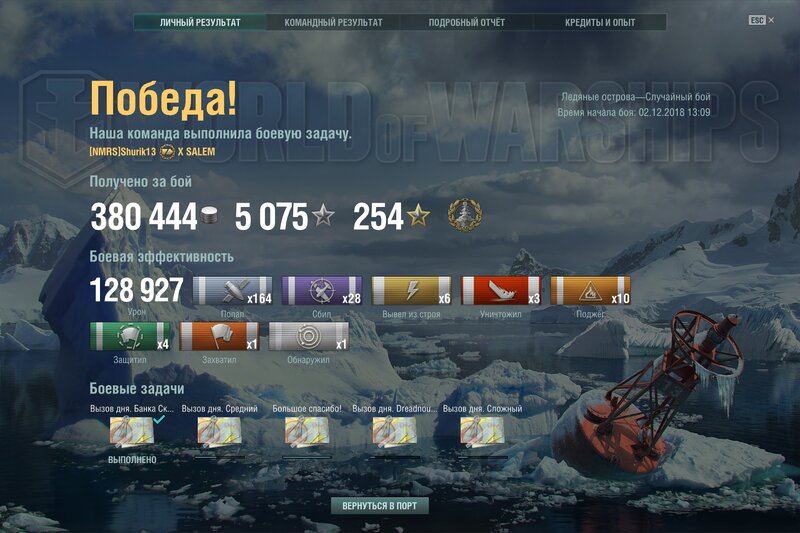800x533 pixels.
Task: Select the Большое спасибо! mission icon
Action: pos(306,432)
